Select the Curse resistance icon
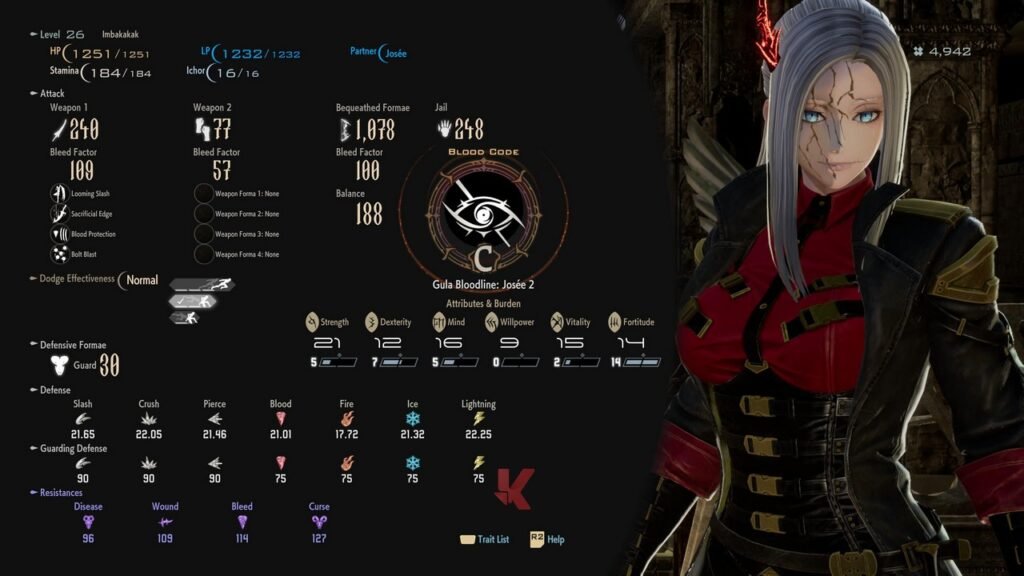The image size is (1024, 576). [x=319, y=521]
